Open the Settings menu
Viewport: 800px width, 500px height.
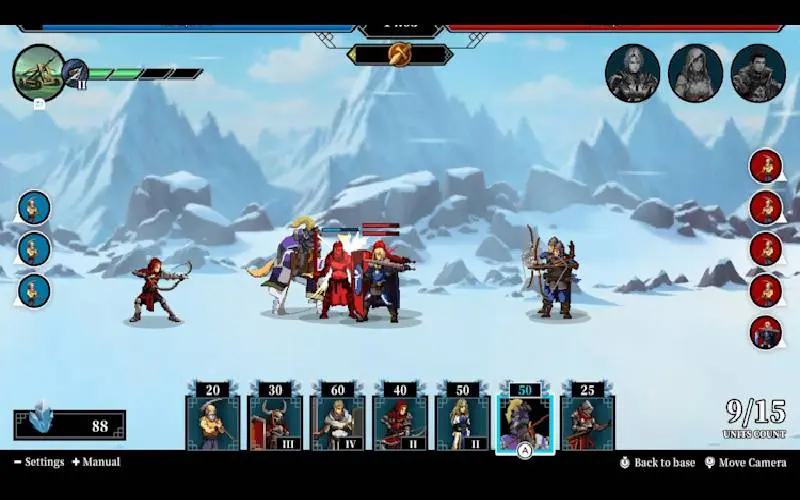pyautogui.click(x=40, y=462)
